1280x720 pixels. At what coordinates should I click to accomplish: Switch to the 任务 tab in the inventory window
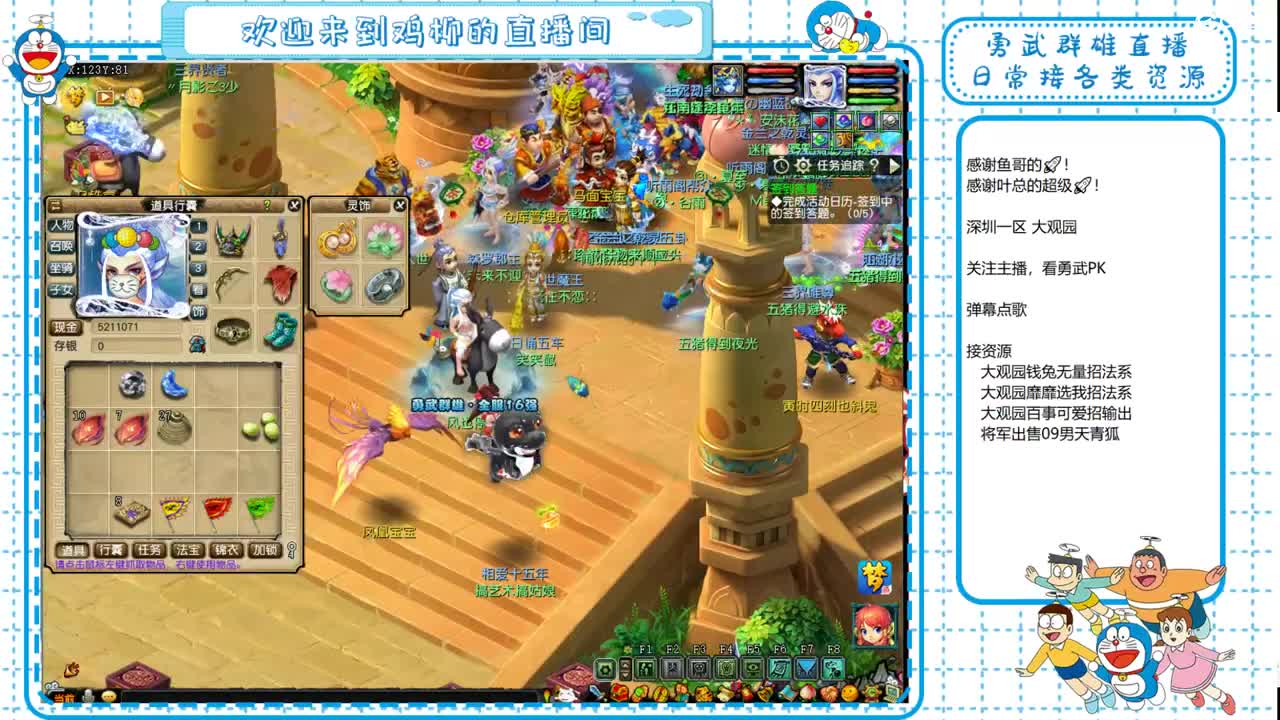[149, 550]
